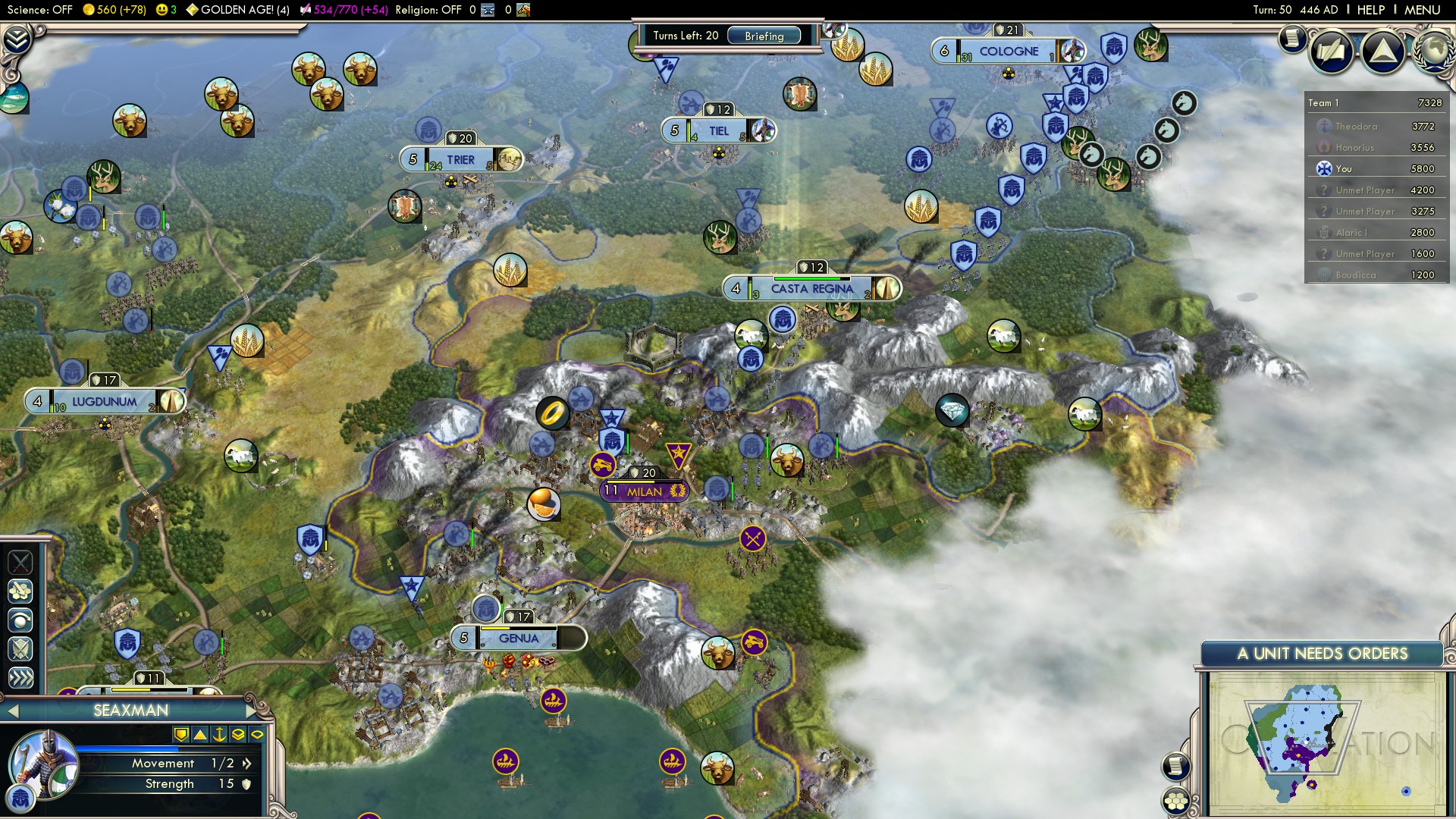Click the 'A Unit Needs Orders' banner
This screenshot has height=819, width=1456.
coord(1322,654)
